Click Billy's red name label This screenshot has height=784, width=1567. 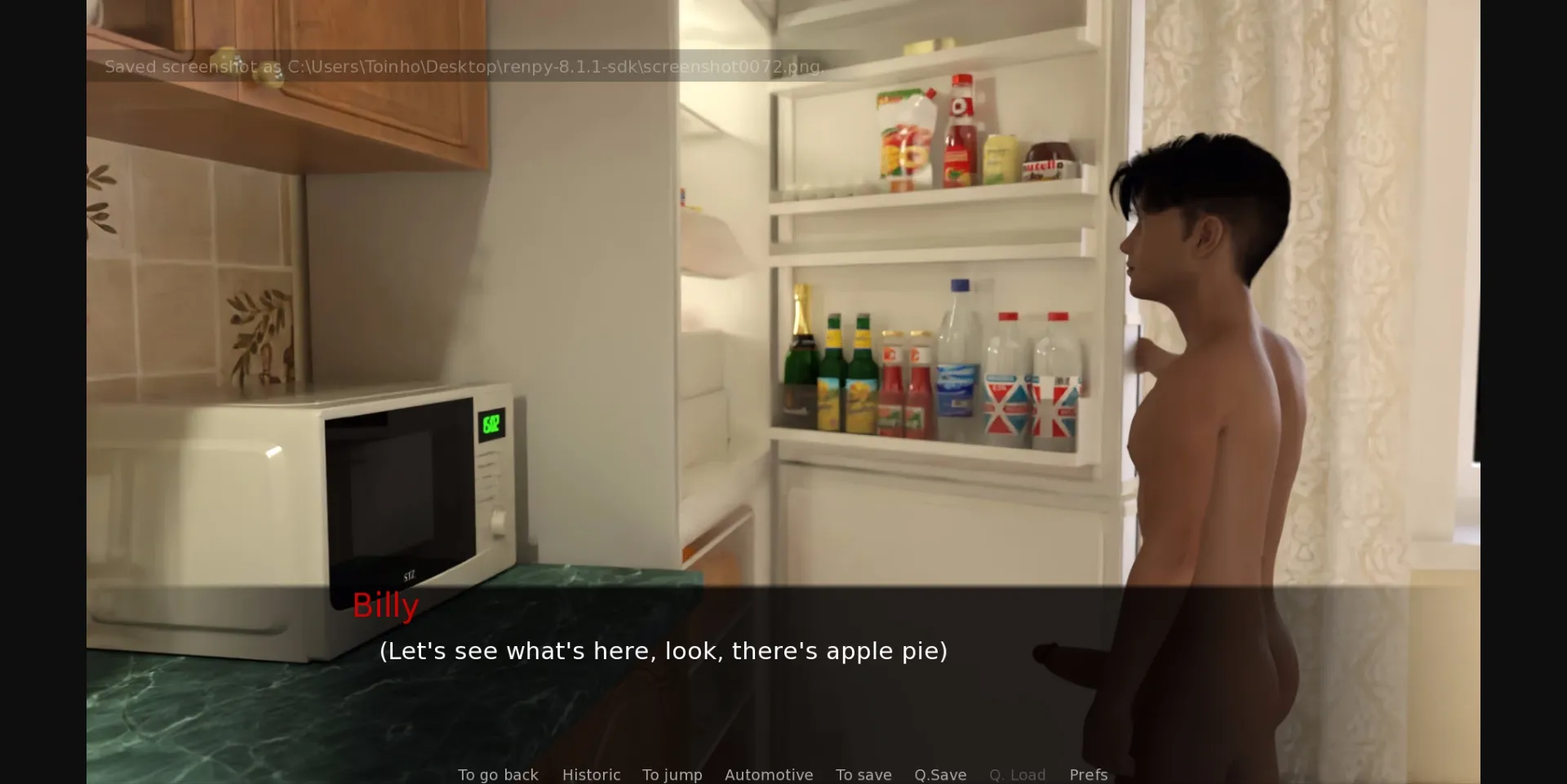pos(385,605)
